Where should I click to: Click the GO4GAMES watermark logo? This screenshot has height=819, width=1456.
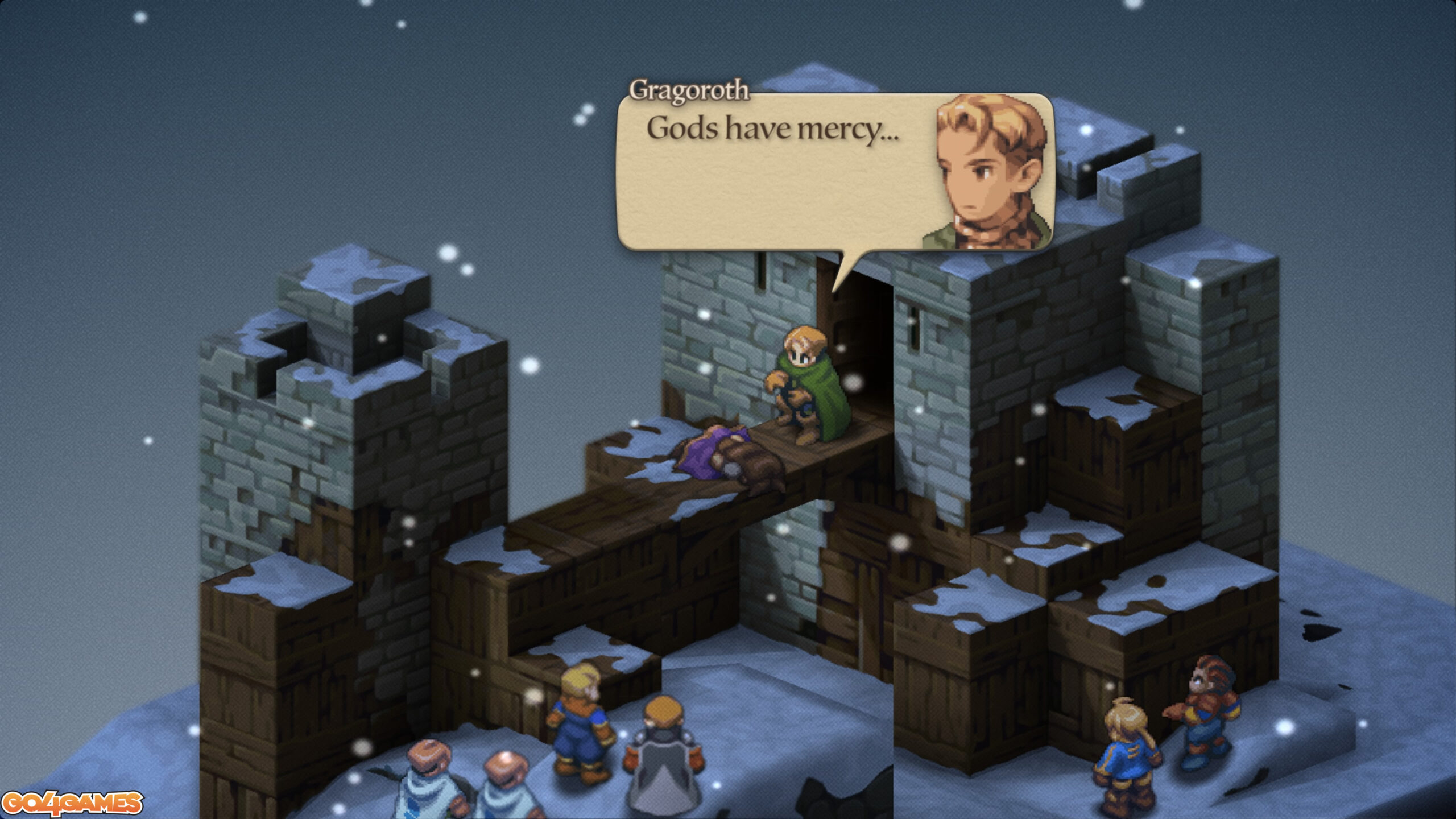pyautogui.click(x=72, y=803)
